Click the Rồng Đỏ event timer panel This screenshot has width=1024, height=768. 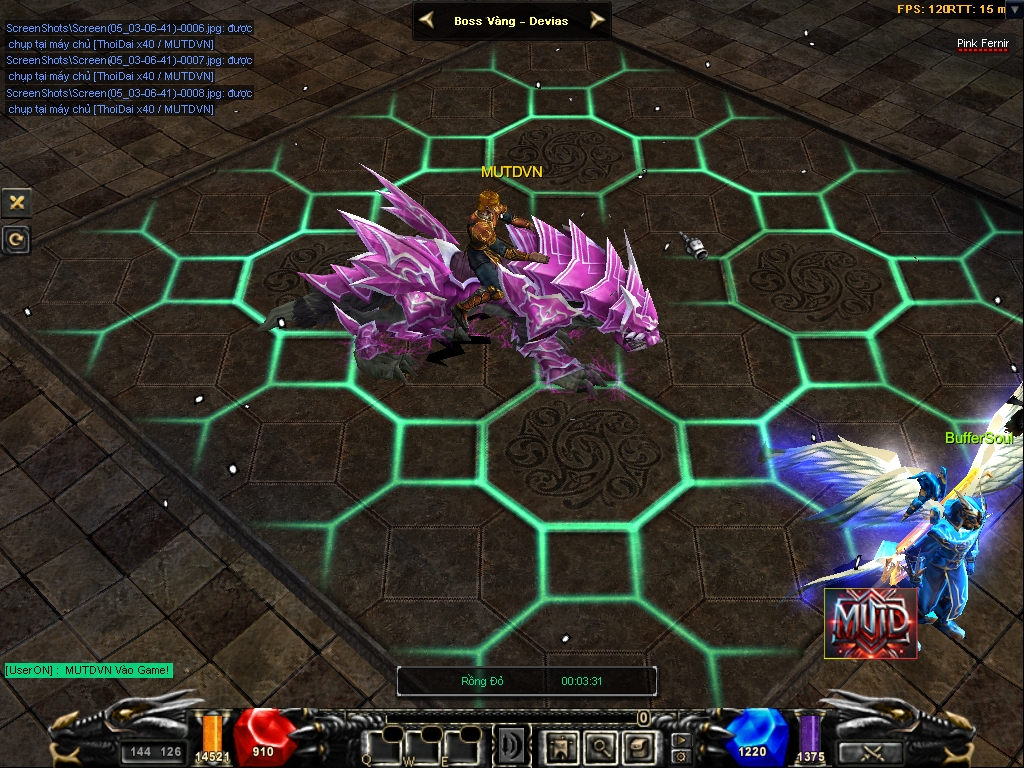coord(527,681)
